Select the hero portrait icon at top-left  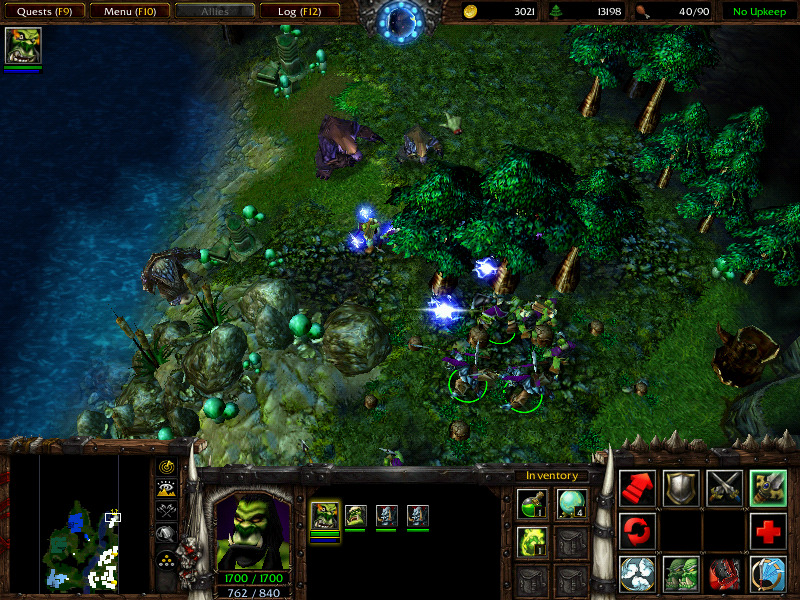pos(22,46)
